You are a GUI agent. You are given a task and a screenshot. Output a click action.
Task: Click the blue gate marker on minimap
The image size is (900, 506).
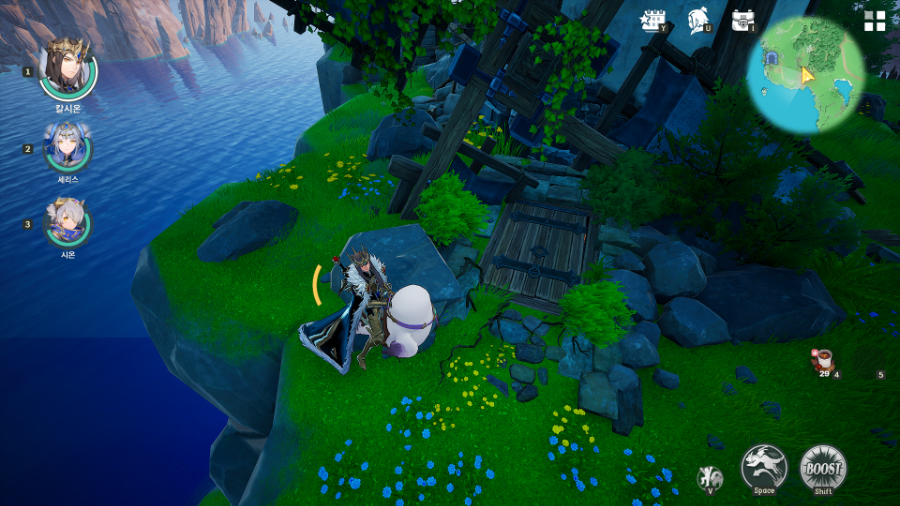coord(774,59)
